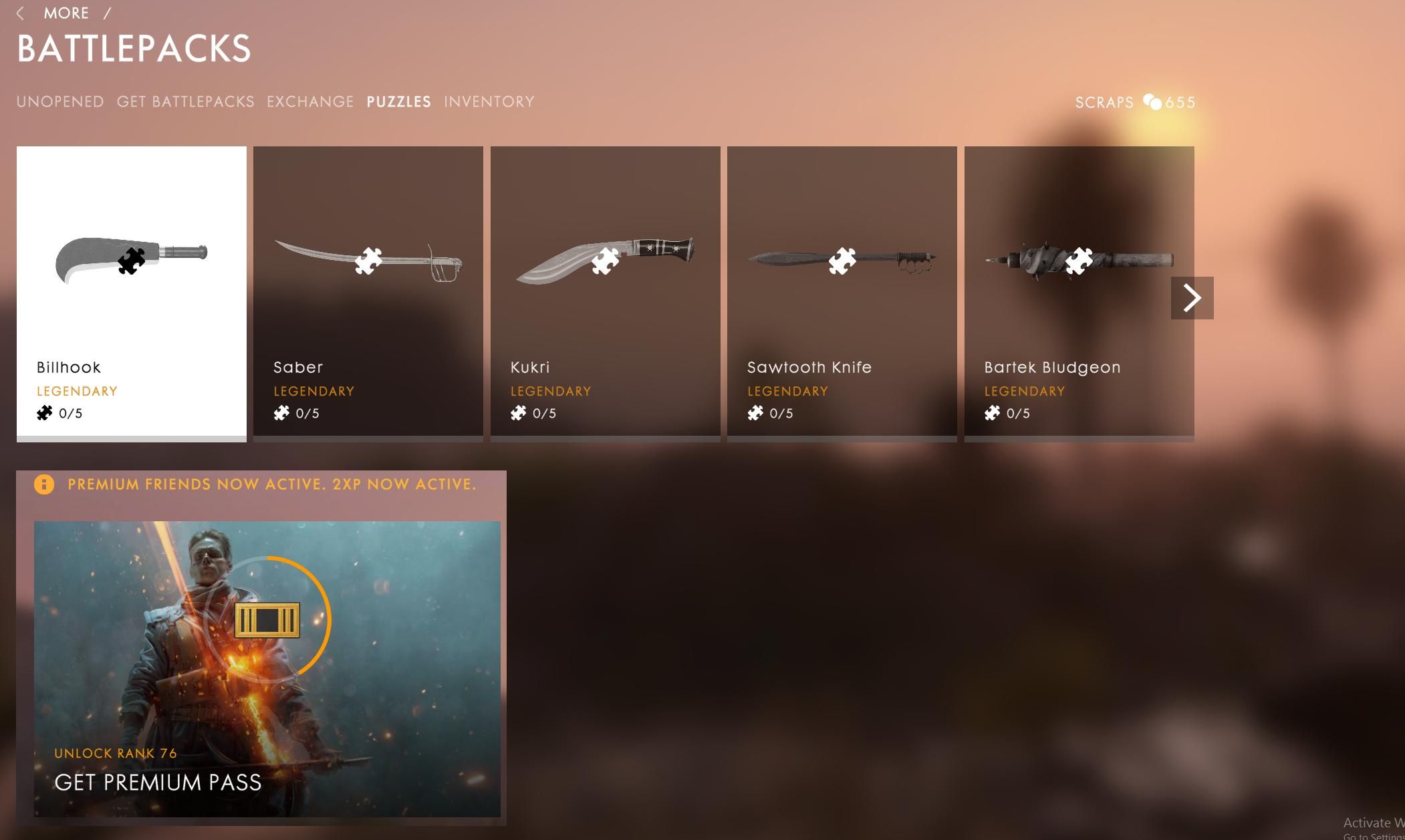Open the INVENTORY tab

click(x=489, y=102)
